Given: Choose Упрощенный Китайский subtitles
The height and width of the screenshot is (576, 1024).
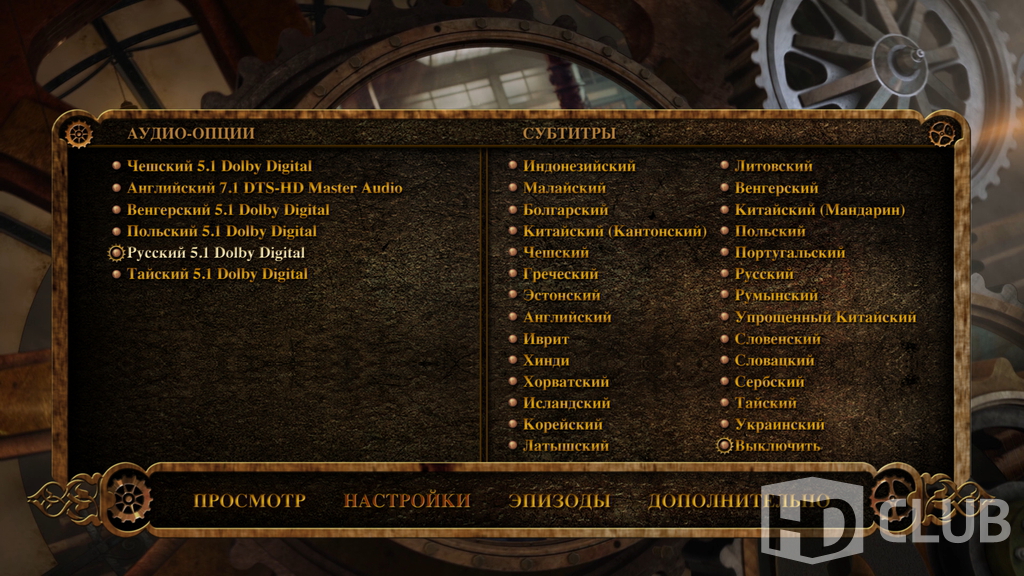Looking at the screenshot, I should [x=825, y=317].
